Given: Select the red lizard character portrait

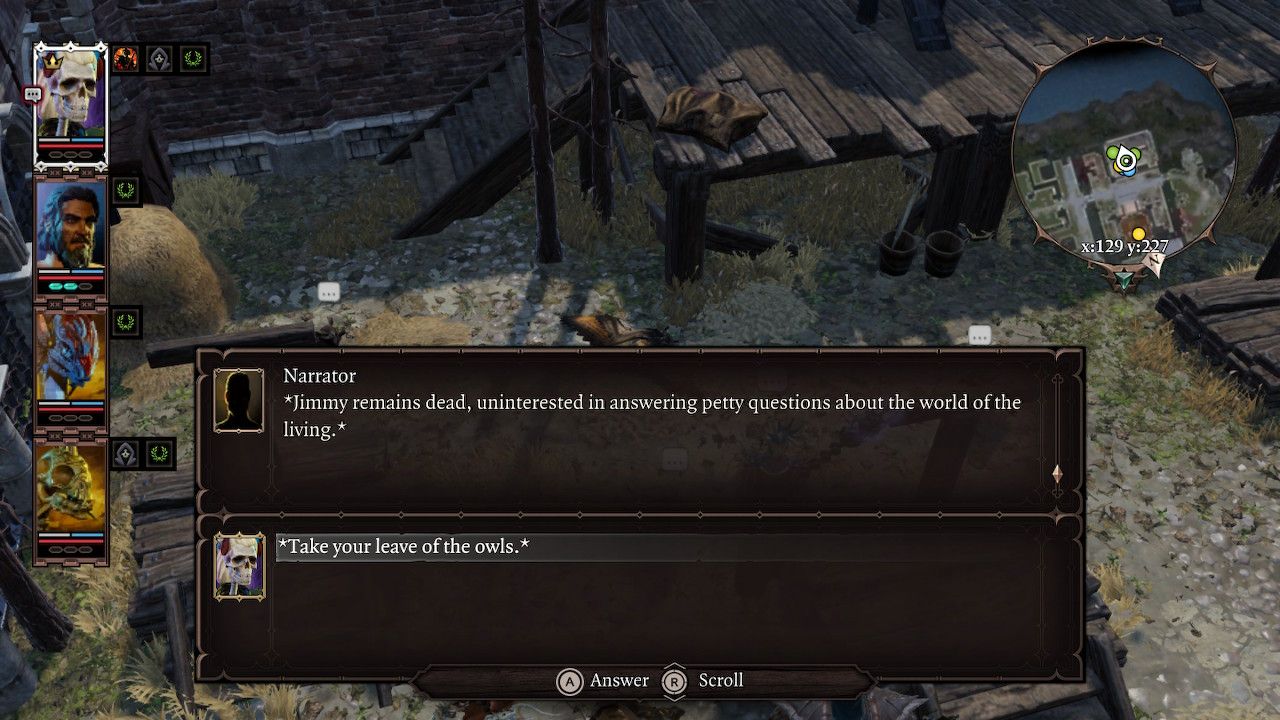Looking at the screenshot, I should 70,356.
